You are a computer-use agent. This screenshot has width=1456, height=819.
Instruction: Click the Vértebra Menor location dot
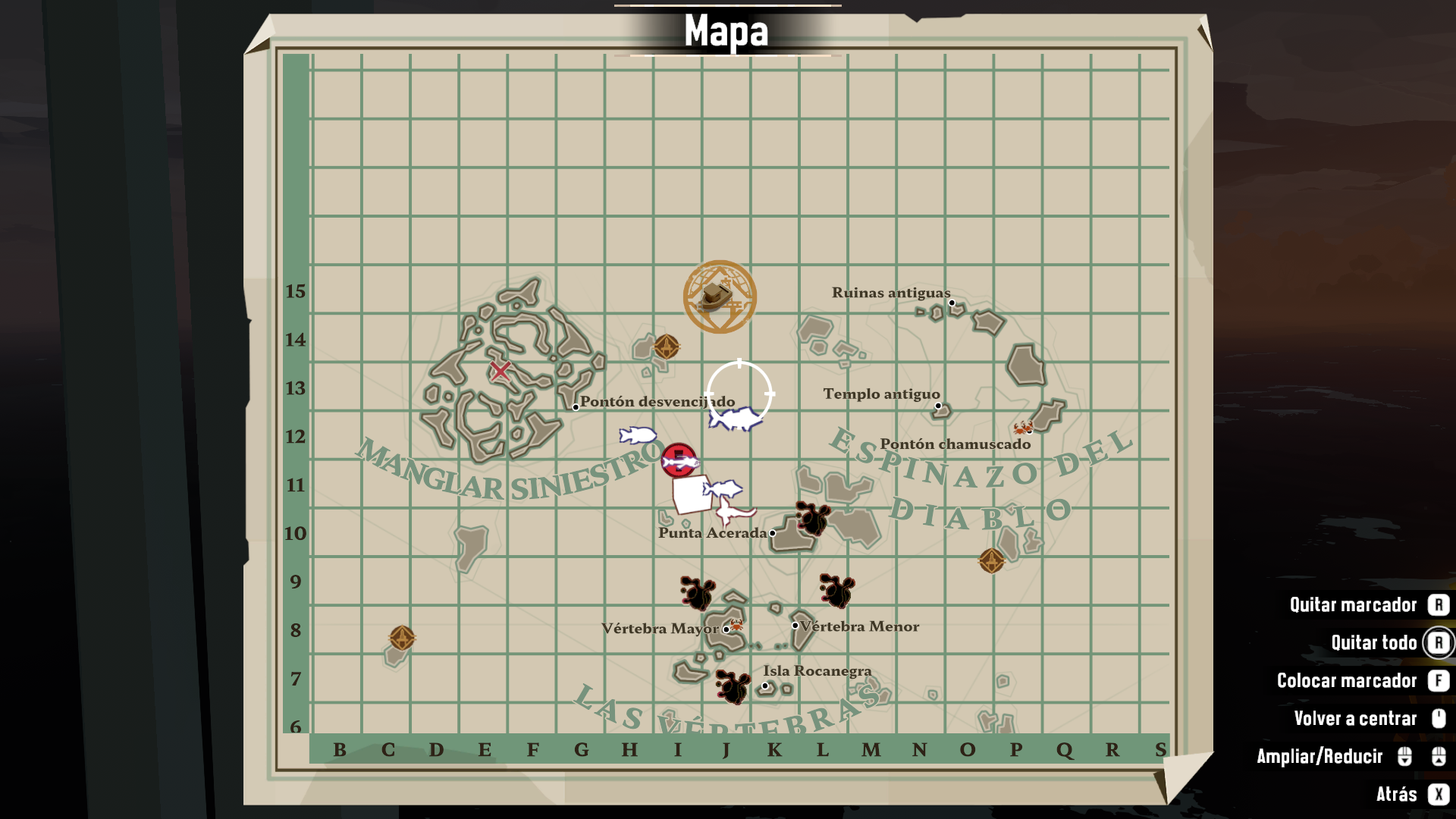(795, 626)
